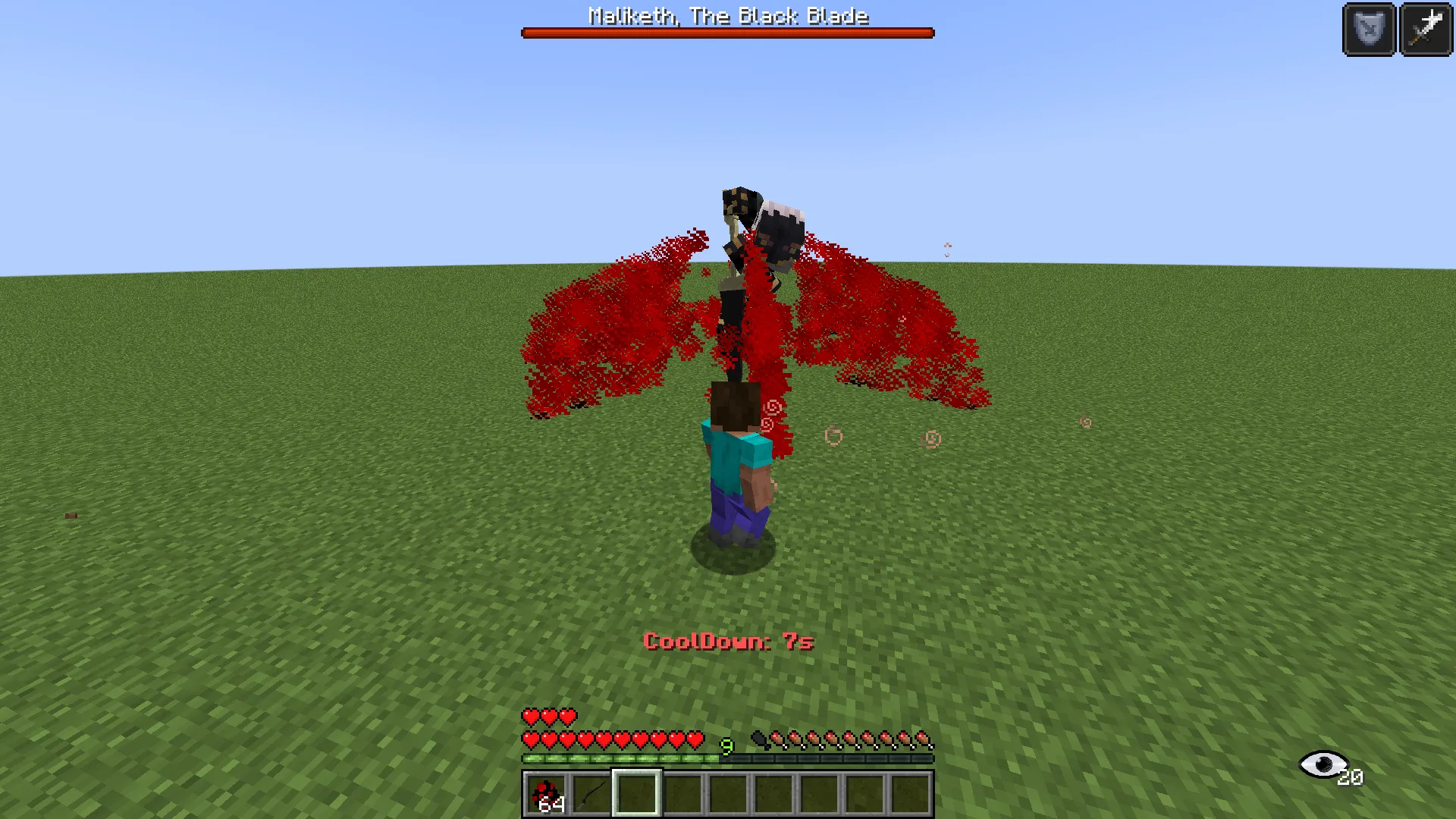Select the shield ability icon top-right

[1368, 30]
